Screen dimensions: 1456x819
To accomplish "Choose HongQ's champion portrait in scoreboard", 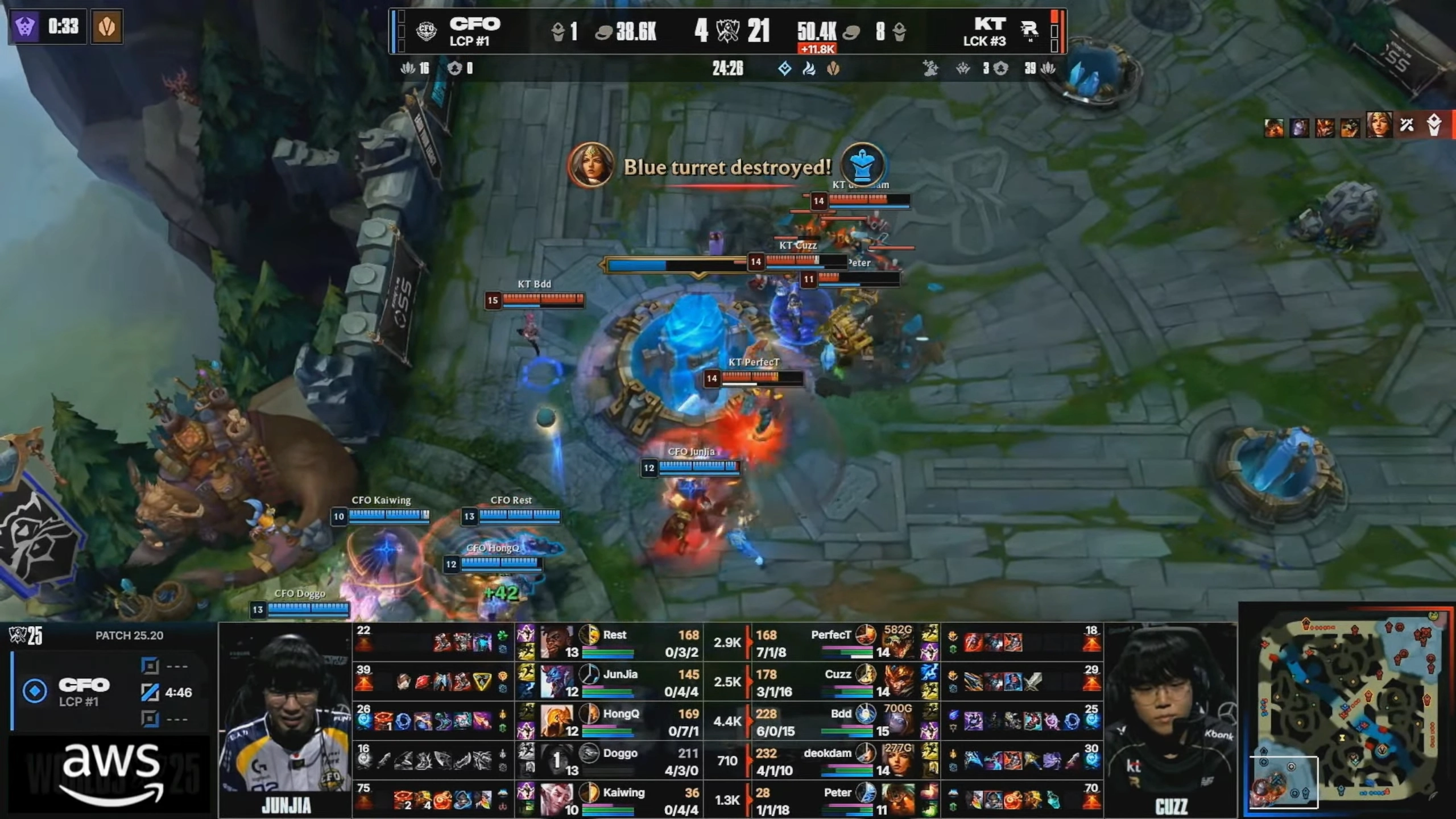I will (x=557, y=721).
